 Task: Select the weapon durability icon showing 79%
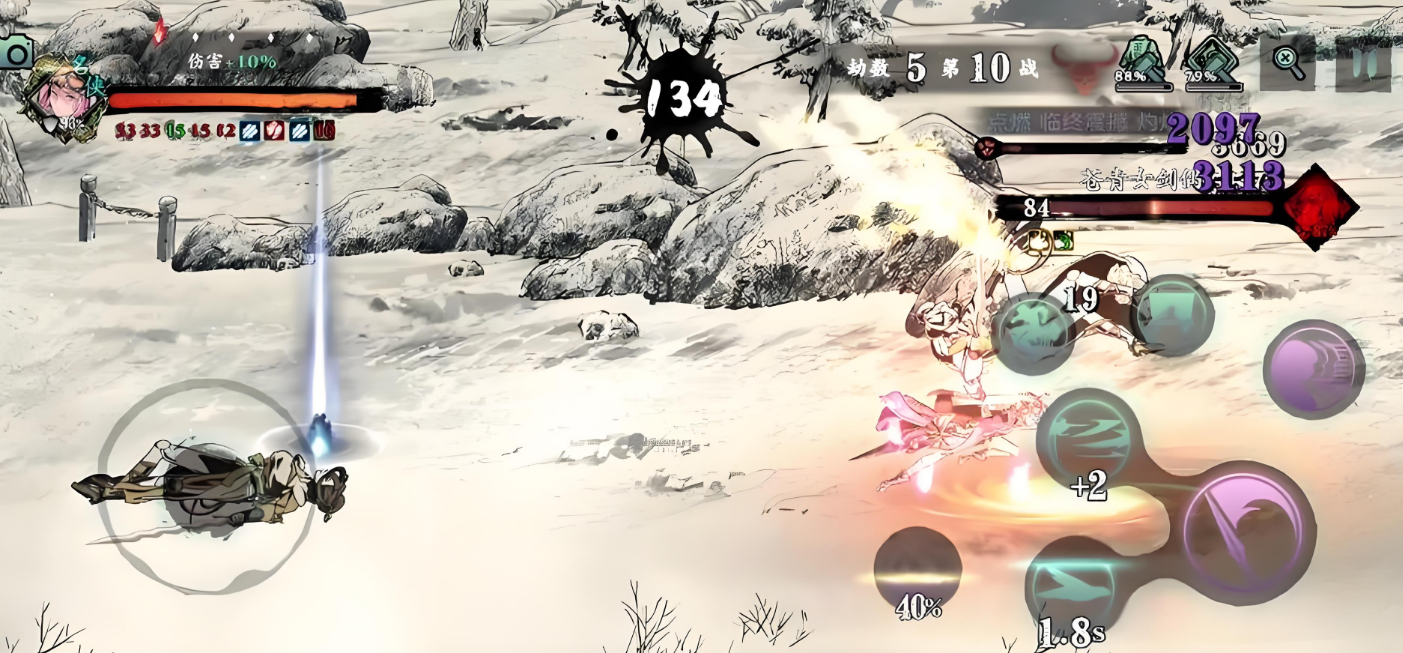click(1212, 61)
